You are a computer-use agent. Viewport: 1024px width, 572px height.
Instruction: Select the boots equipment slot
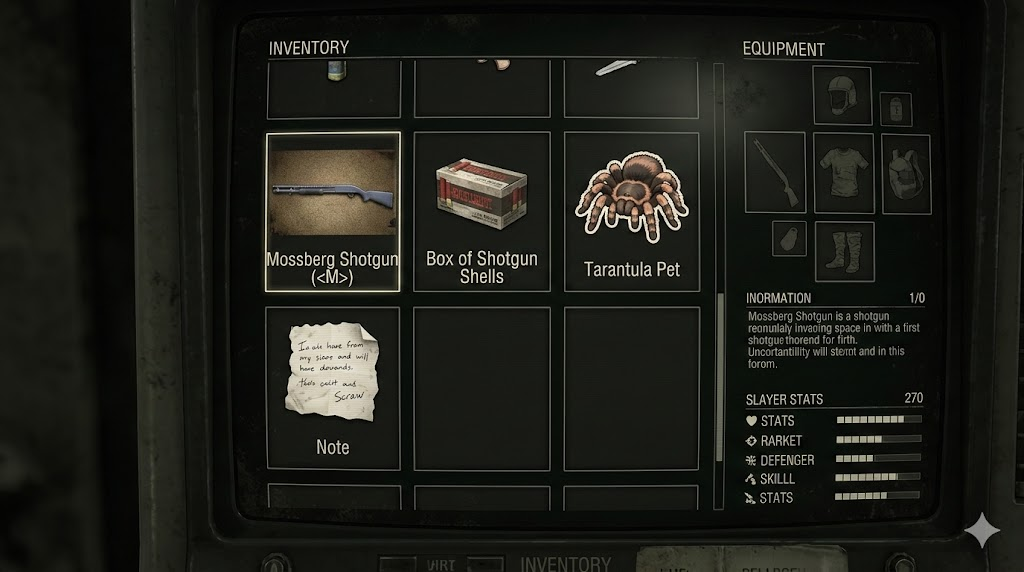[844, 251]
